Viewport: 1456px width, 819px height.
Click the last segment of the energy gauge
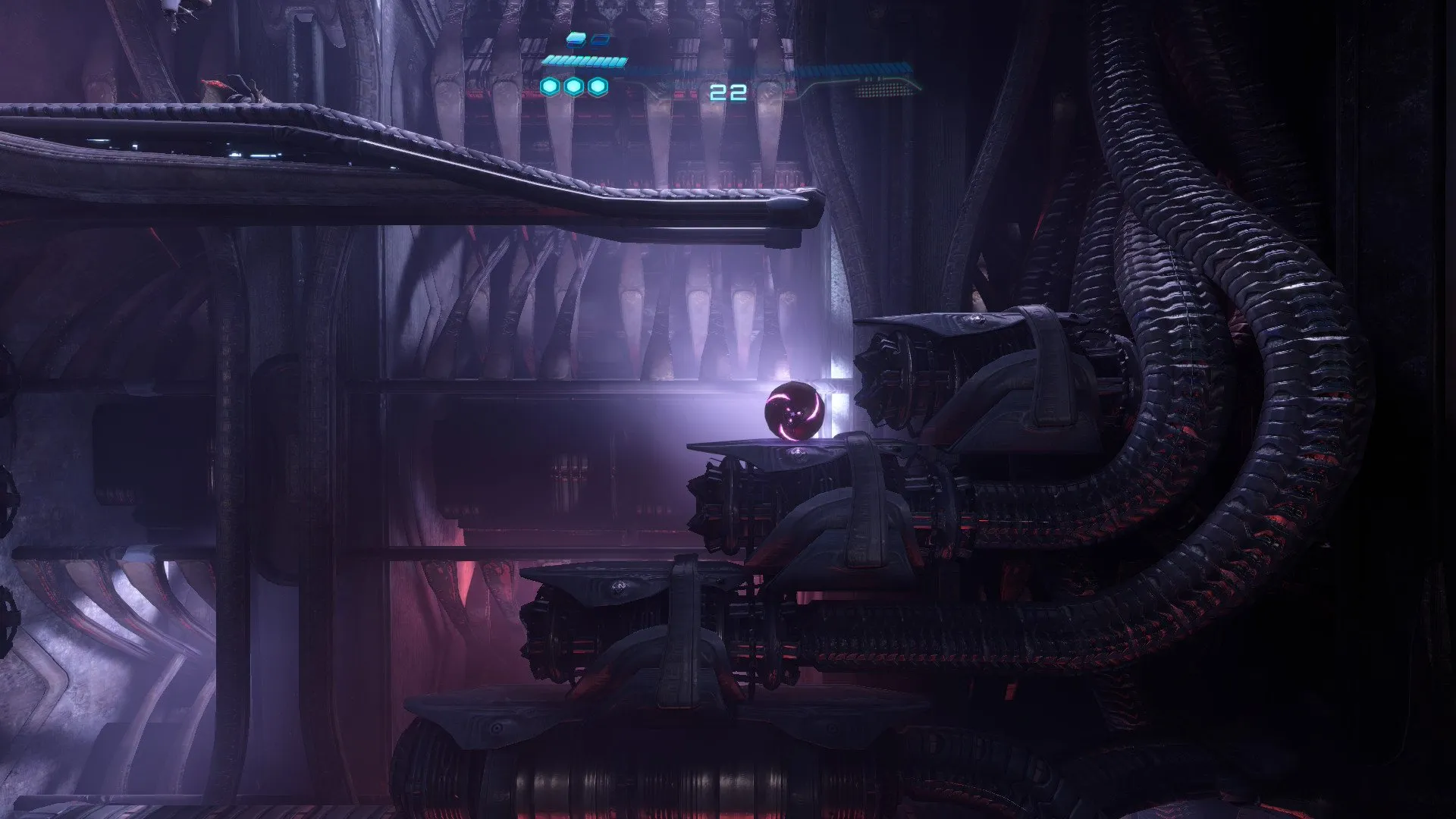pyautogui.click(x=622, y=61)
